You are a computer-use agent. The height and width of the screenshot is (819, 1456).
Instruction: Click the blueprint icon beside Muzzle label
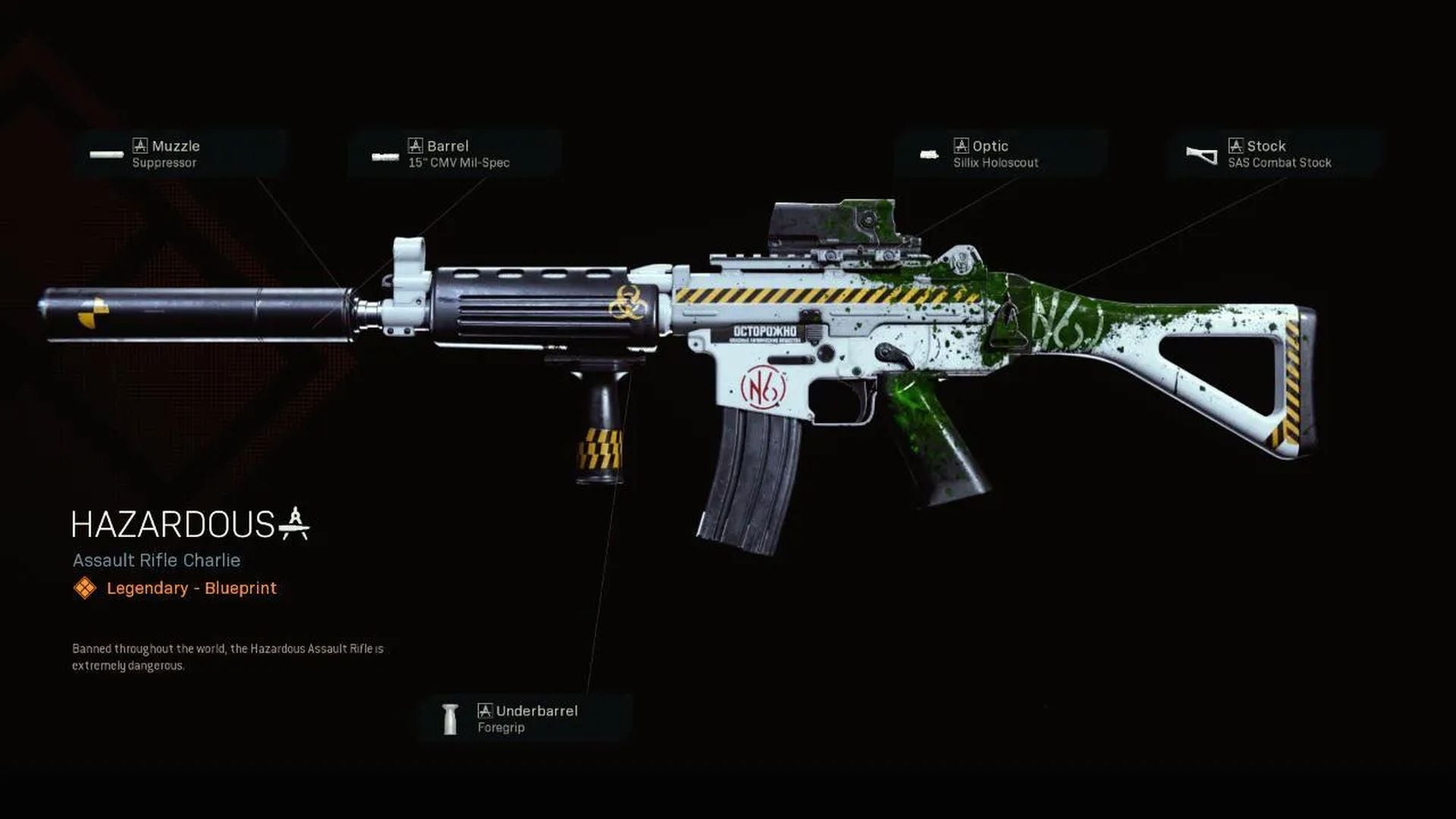pyautogui.click(x=140, y=146)
